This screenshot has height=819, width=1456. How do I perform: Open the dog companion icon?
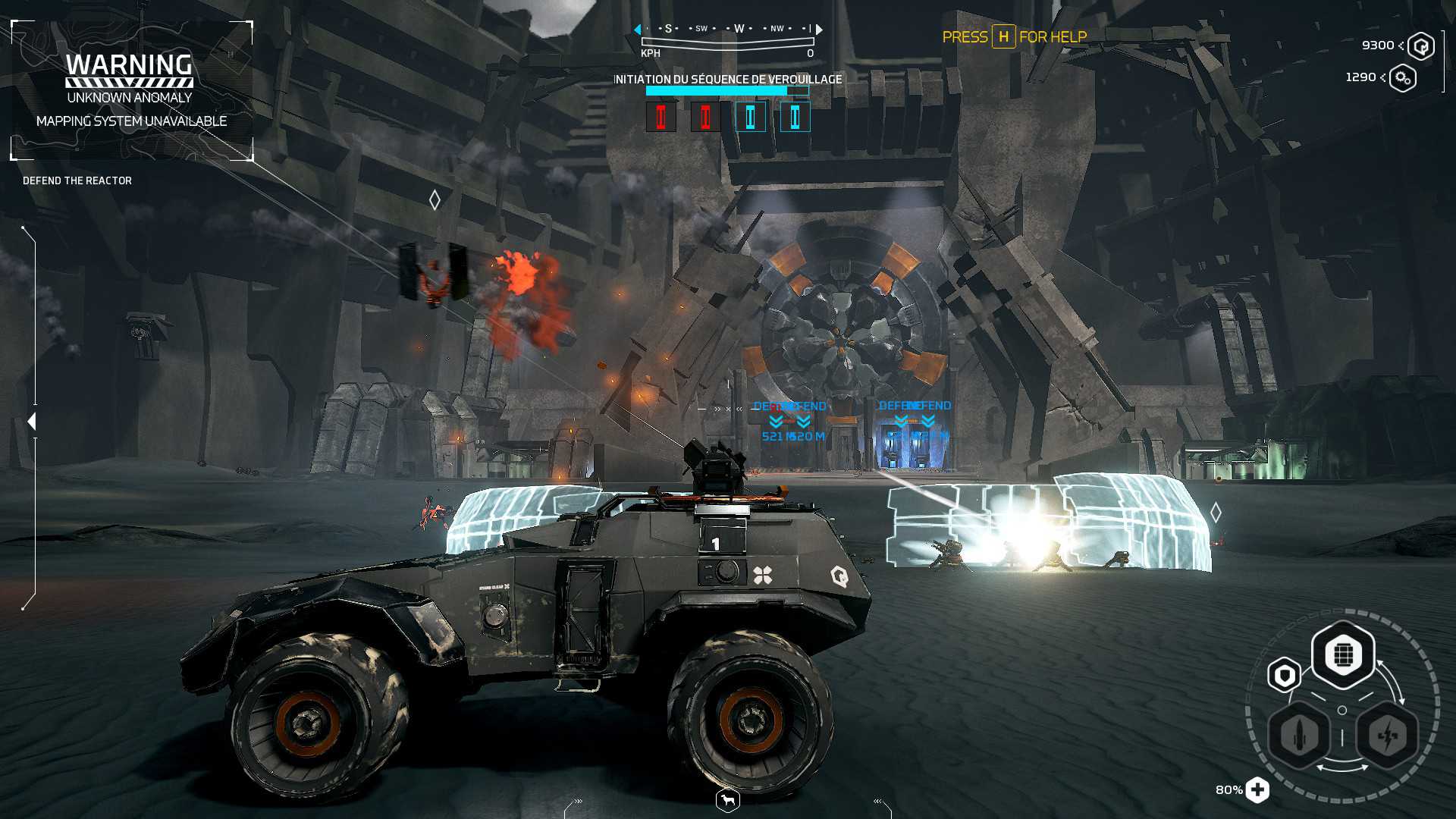coord(728,800)
